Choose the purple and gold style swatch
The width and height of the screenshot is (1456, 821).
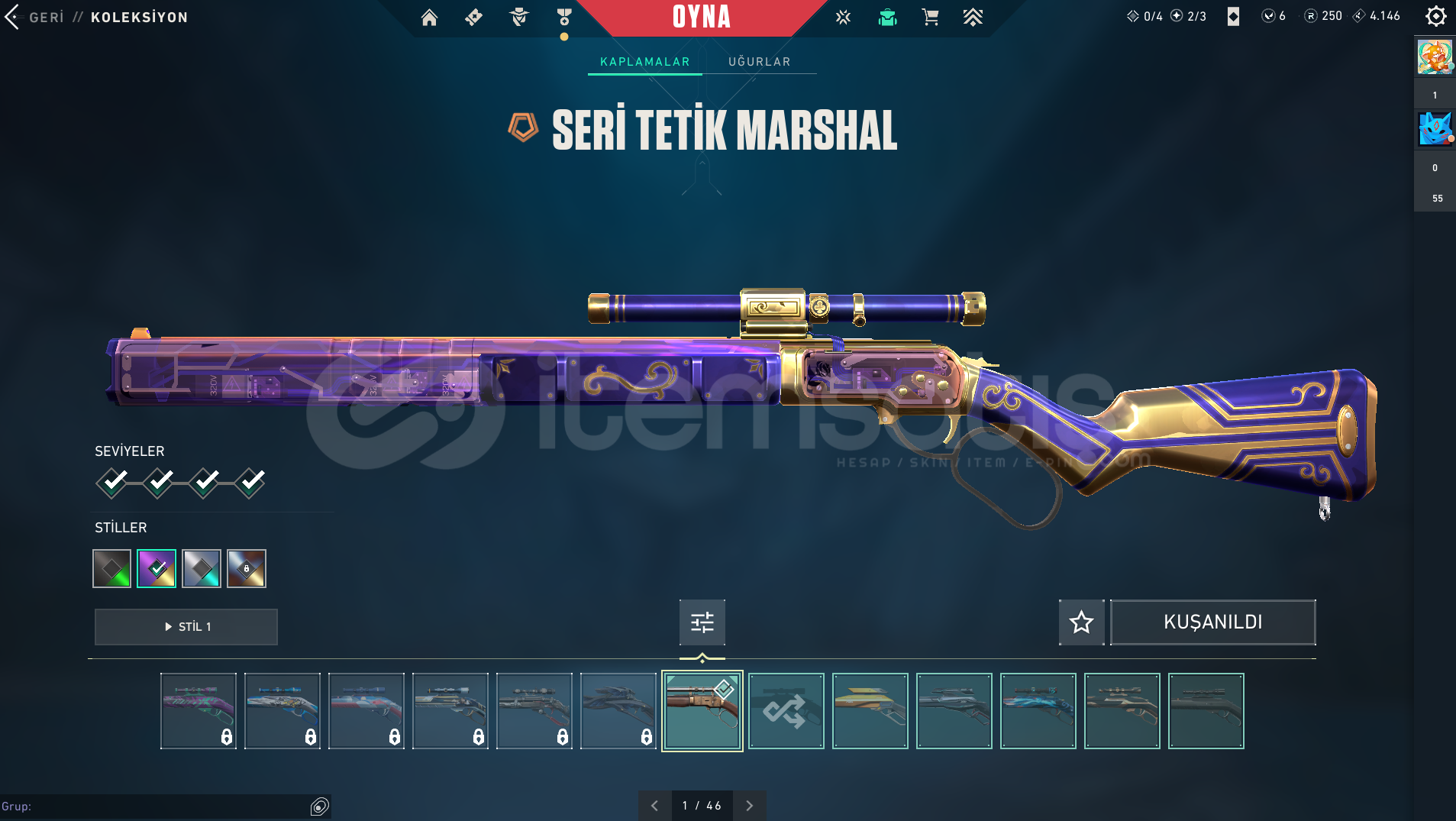tap(157, 568)
